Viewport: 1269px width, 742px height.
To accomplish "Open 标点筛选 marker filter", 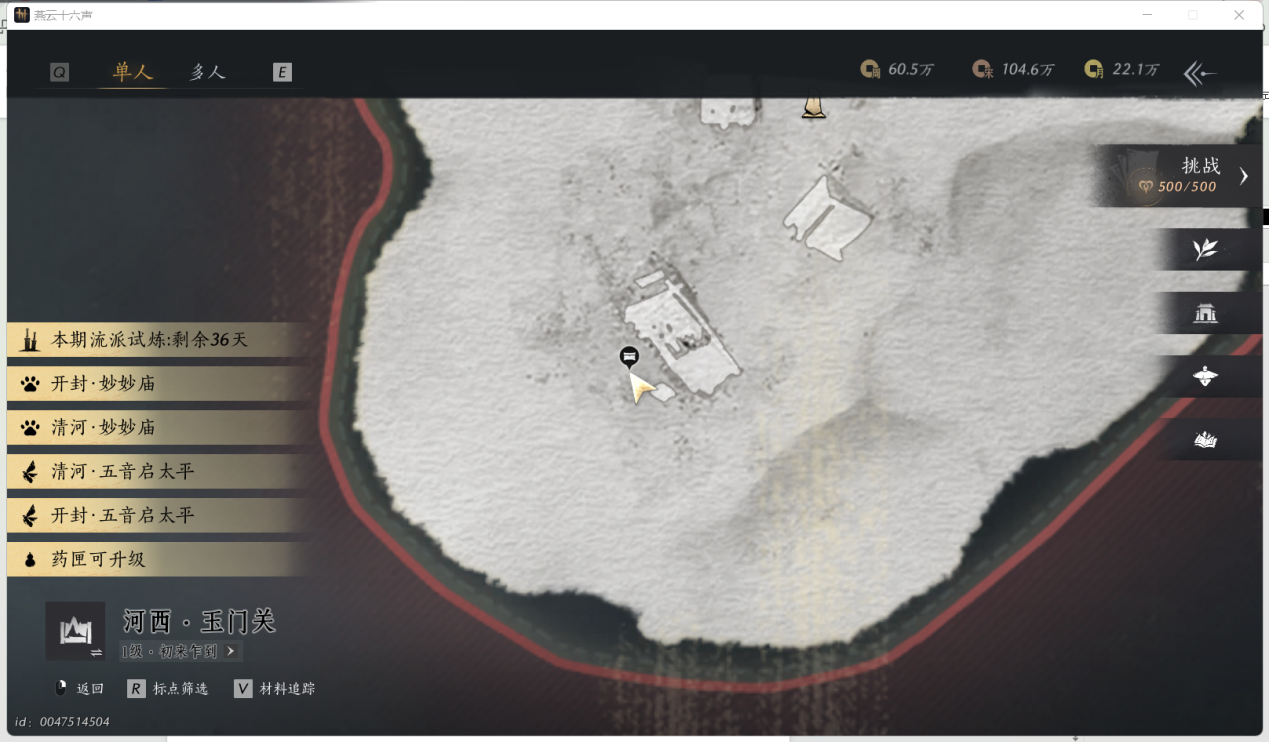I will pos(168,689).
